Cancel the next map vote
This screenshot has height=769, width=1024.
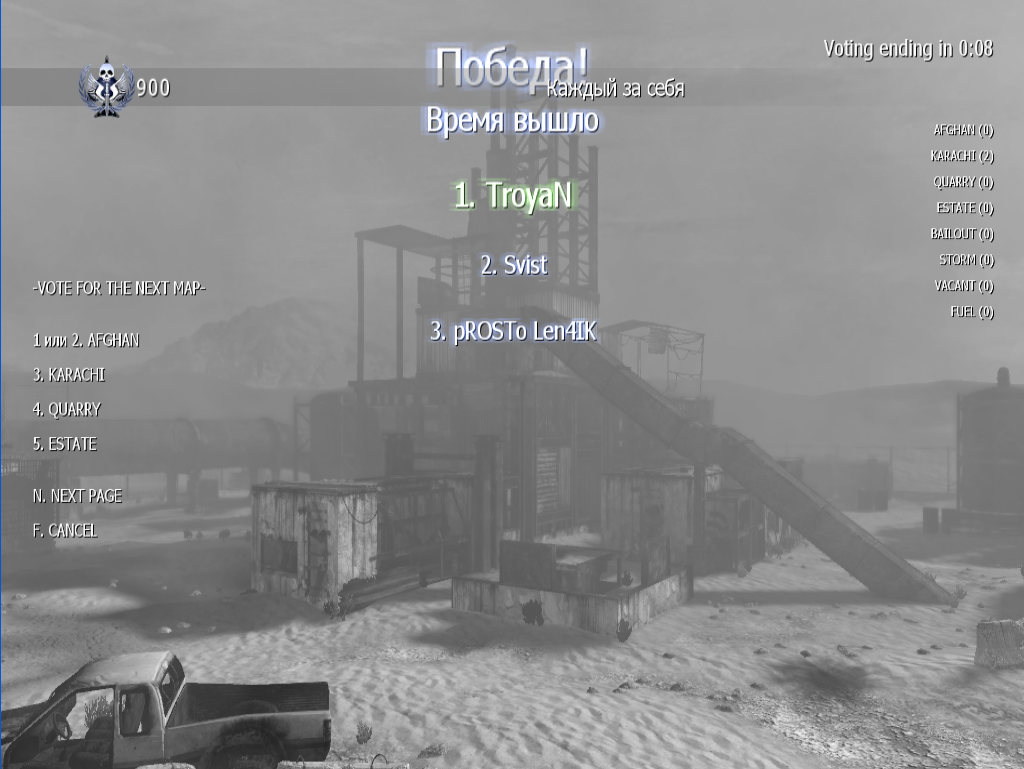pyautogui.click(x=65, y=531)
